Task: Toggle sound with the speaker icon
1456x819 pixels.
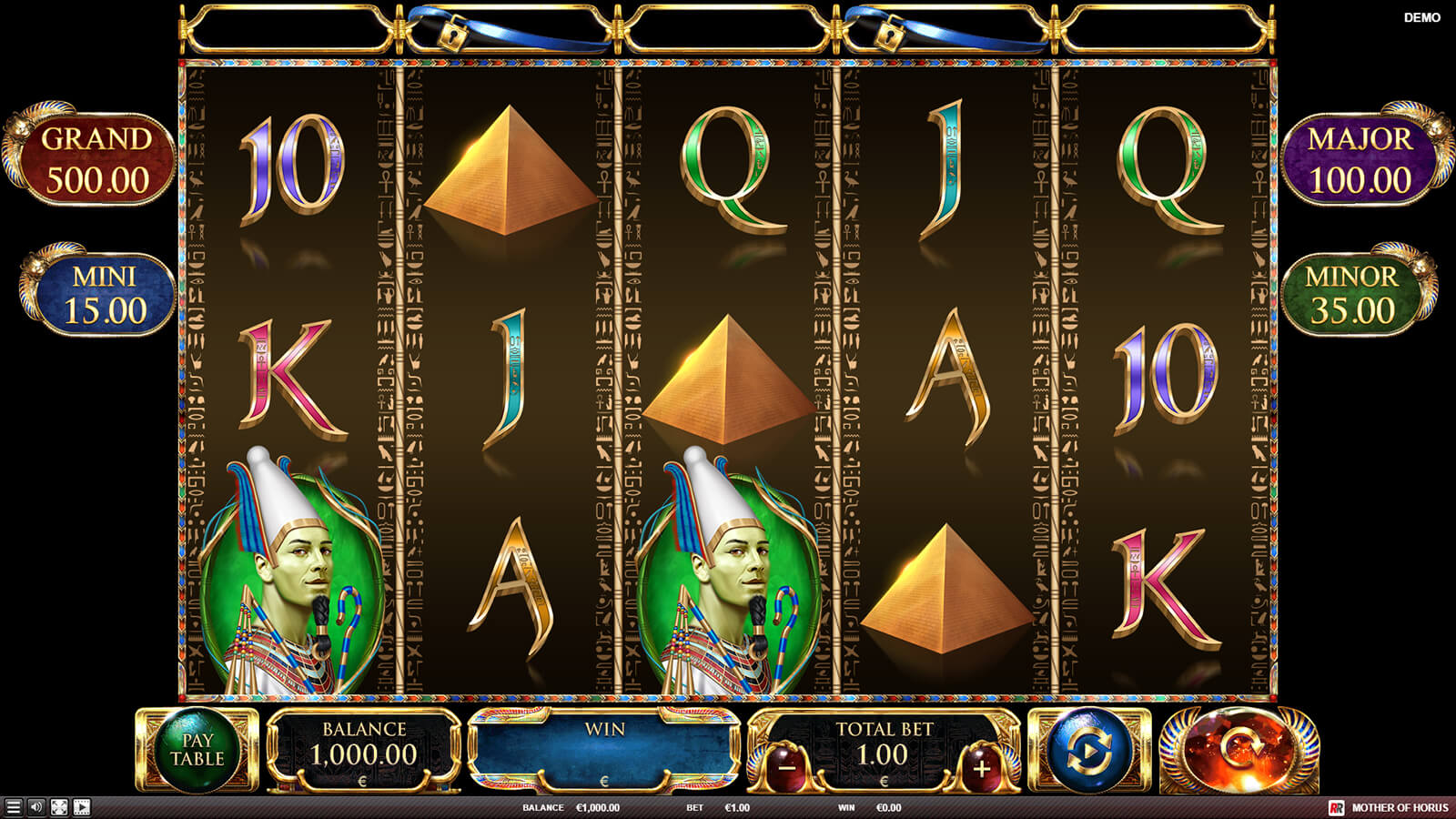Action: [36, 807]
